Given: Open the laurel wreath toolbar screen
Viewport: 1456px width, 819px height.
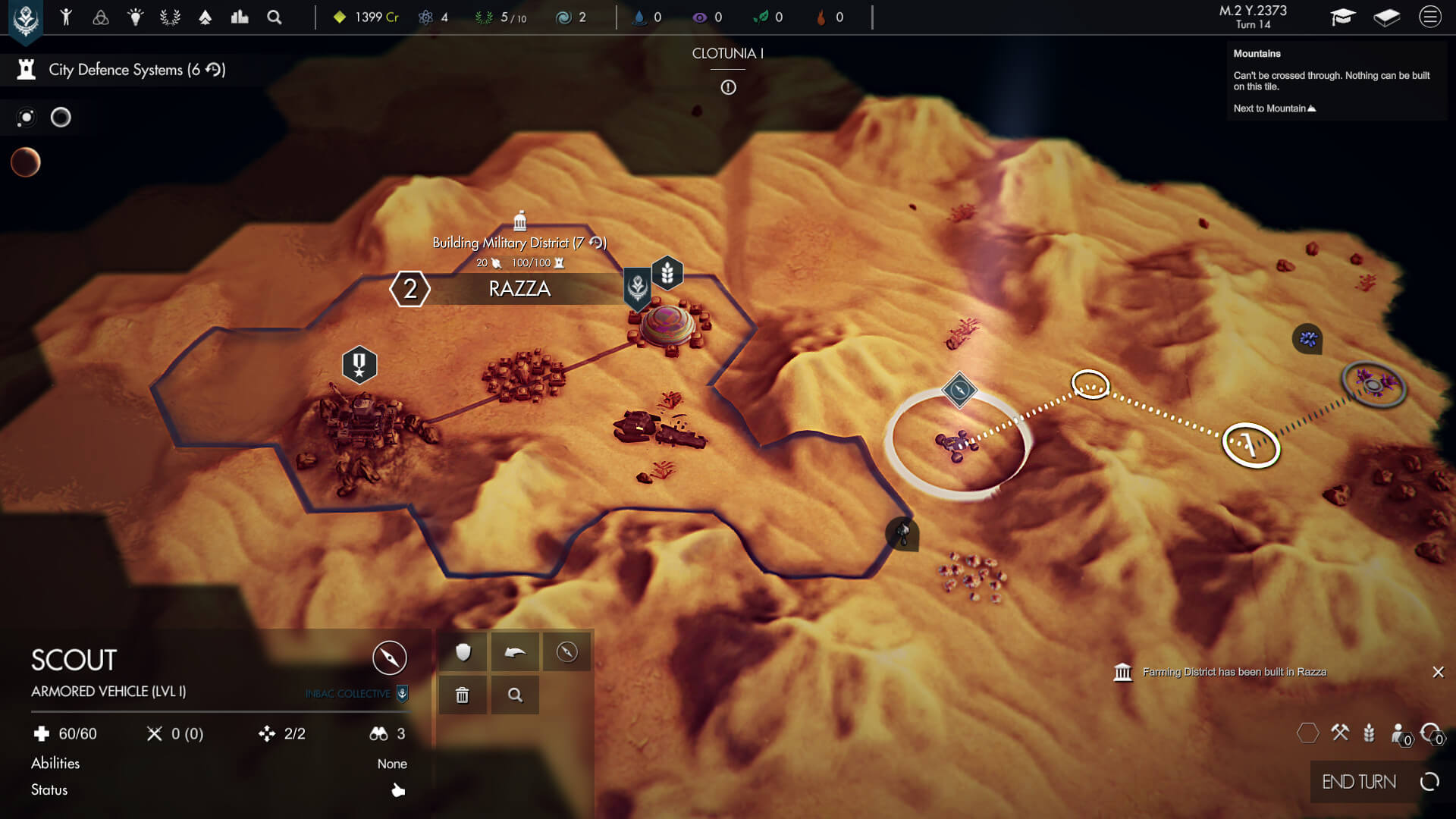Looking at the screenshot, I should coord(170,17).
